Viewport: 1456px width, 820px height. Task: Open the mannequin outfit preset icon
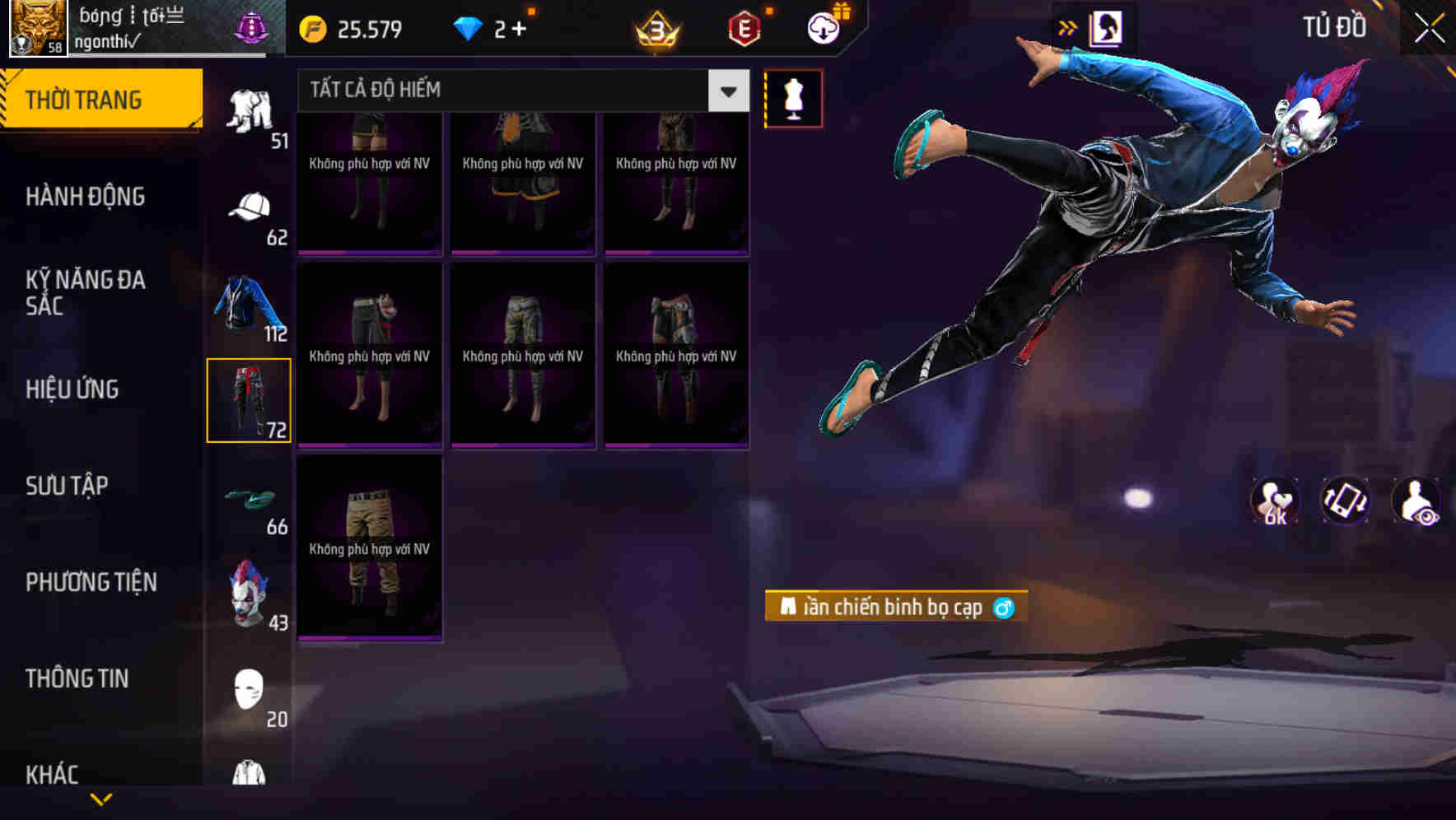coord(794,97)
